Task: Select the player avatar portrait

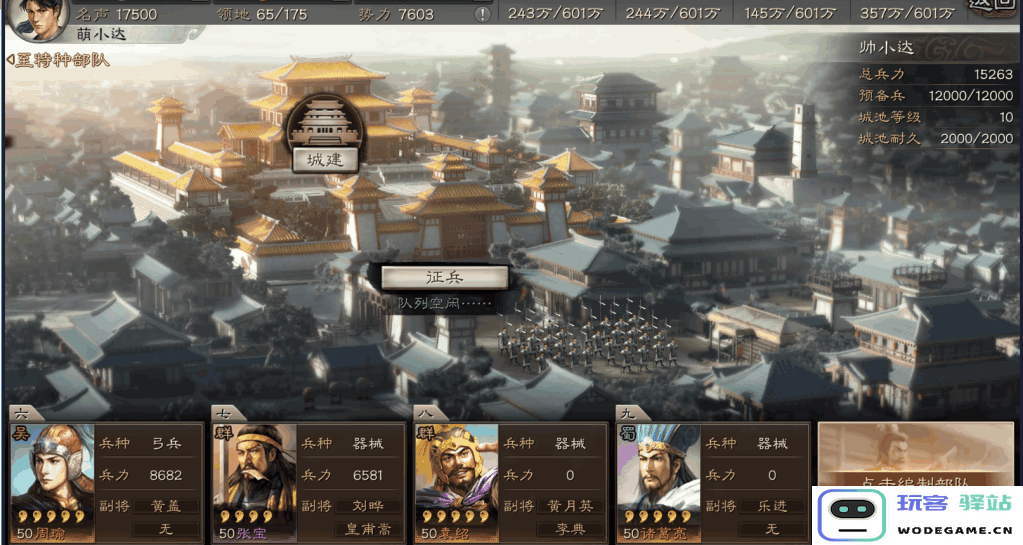Action: 36,17
